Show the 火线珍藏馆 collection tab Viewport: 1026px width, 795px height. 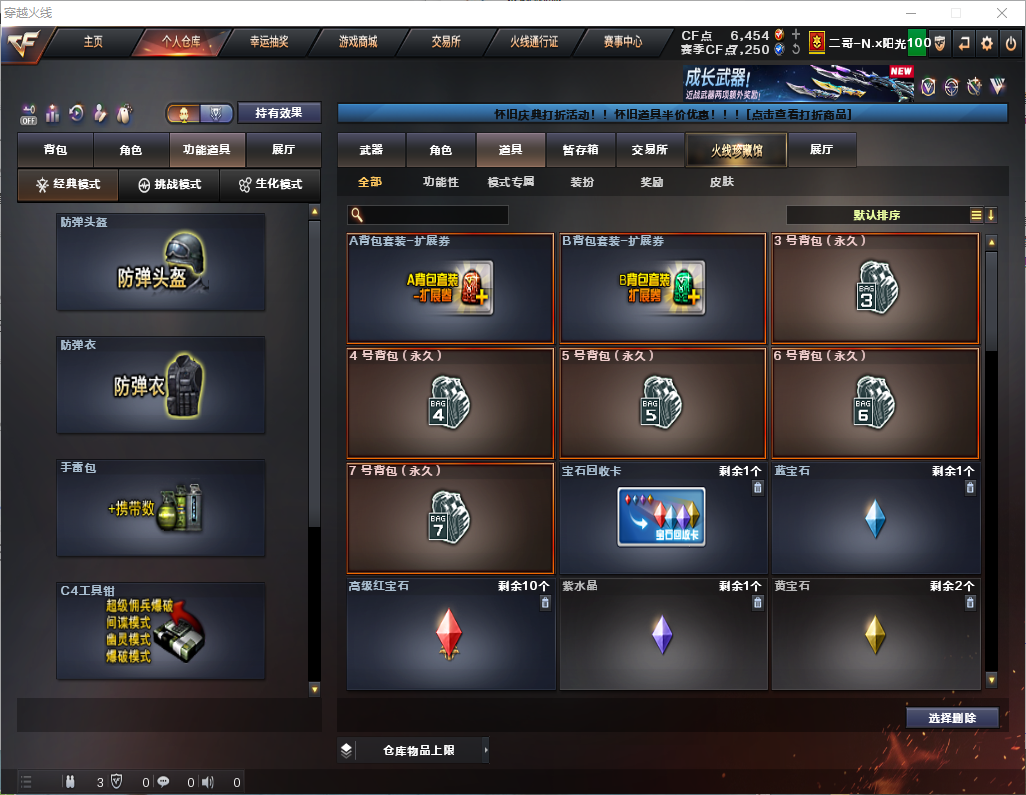point(736,150)
